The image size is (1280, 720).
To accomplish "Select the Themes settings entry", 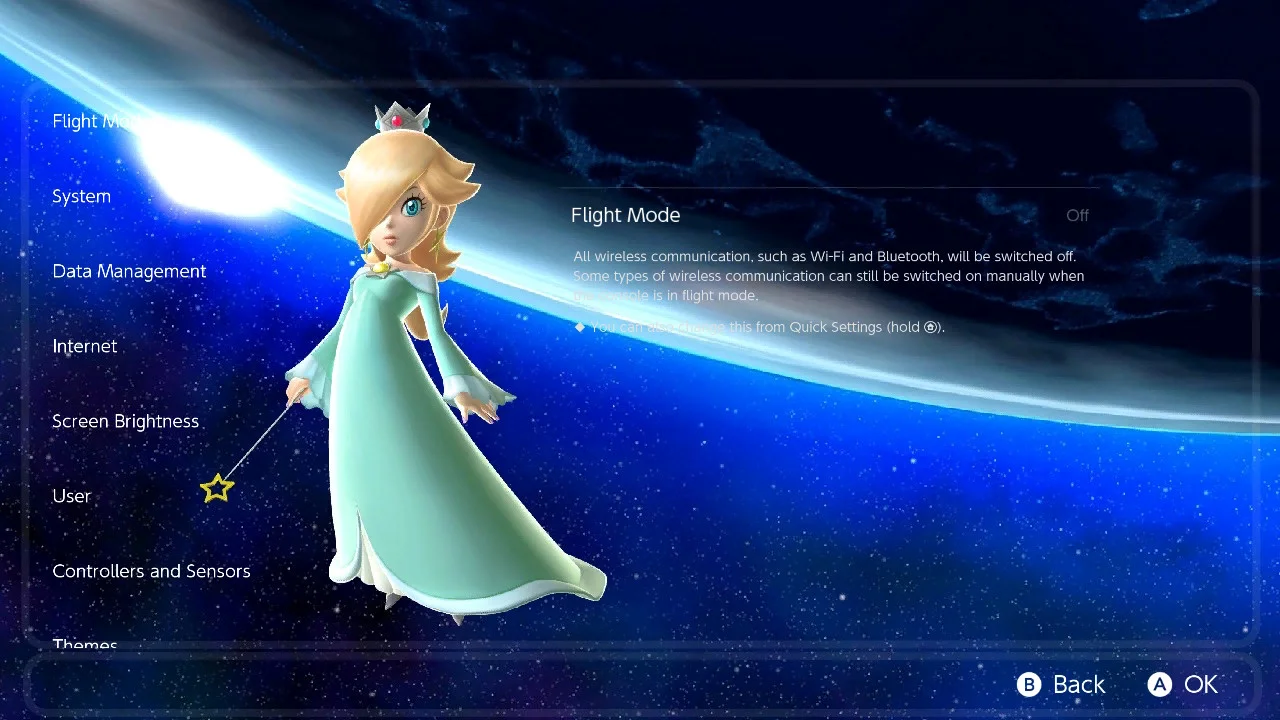I will click(x=85, y=645).
